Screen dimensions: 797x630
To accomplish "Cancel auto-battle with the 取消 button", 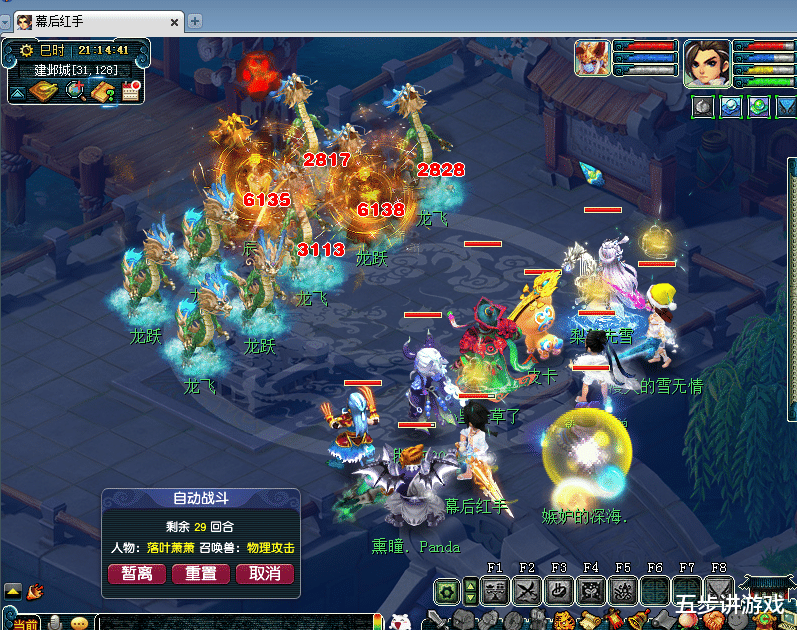I will click(265, 573).
